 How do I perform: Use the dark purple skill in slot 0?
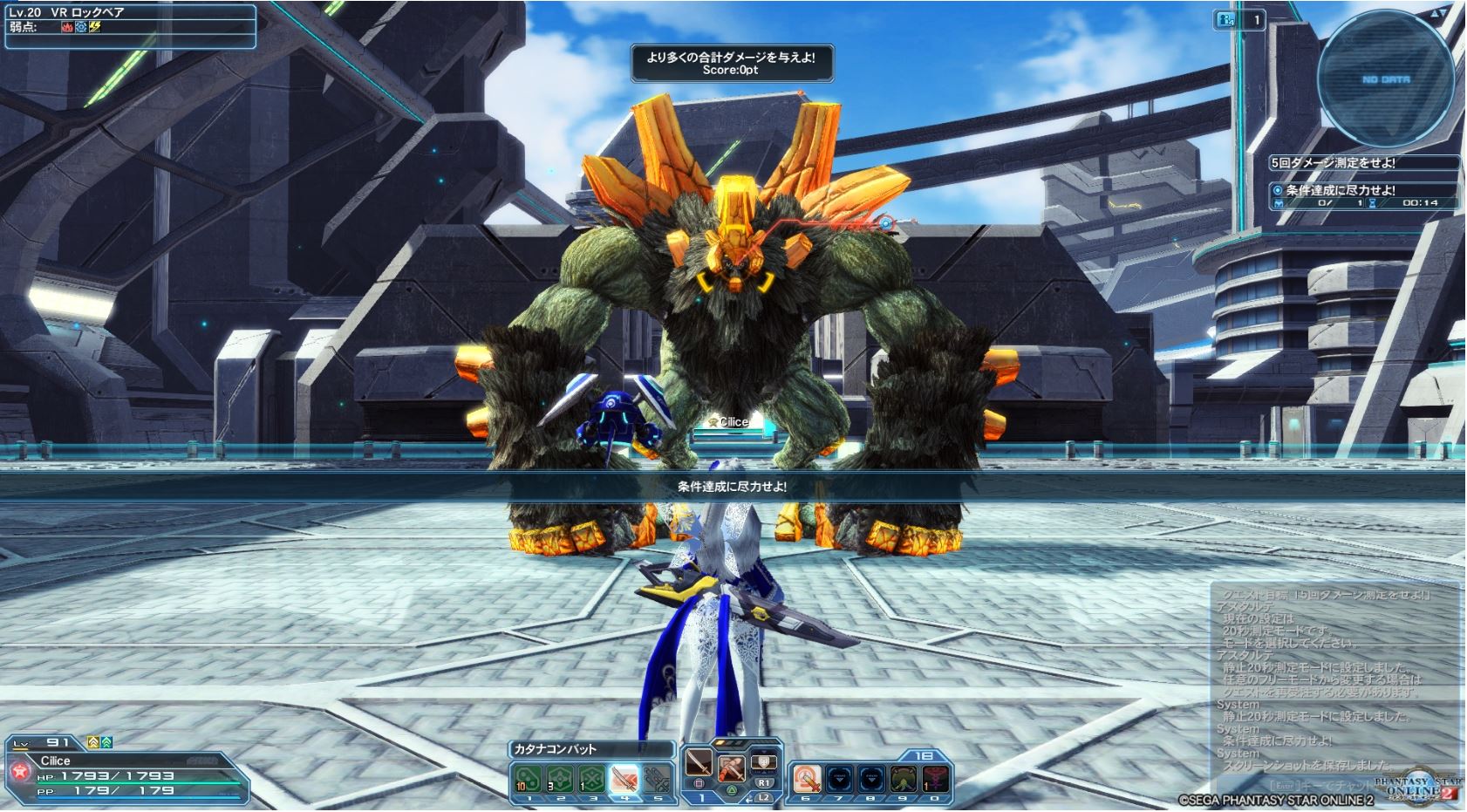click(x=936, y=779)
